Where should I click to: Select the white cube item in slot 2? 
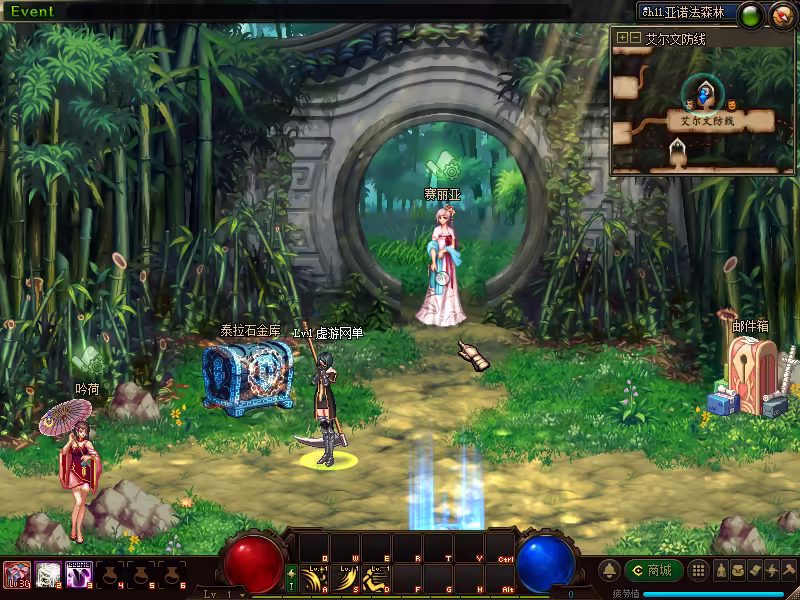[47, 574]
